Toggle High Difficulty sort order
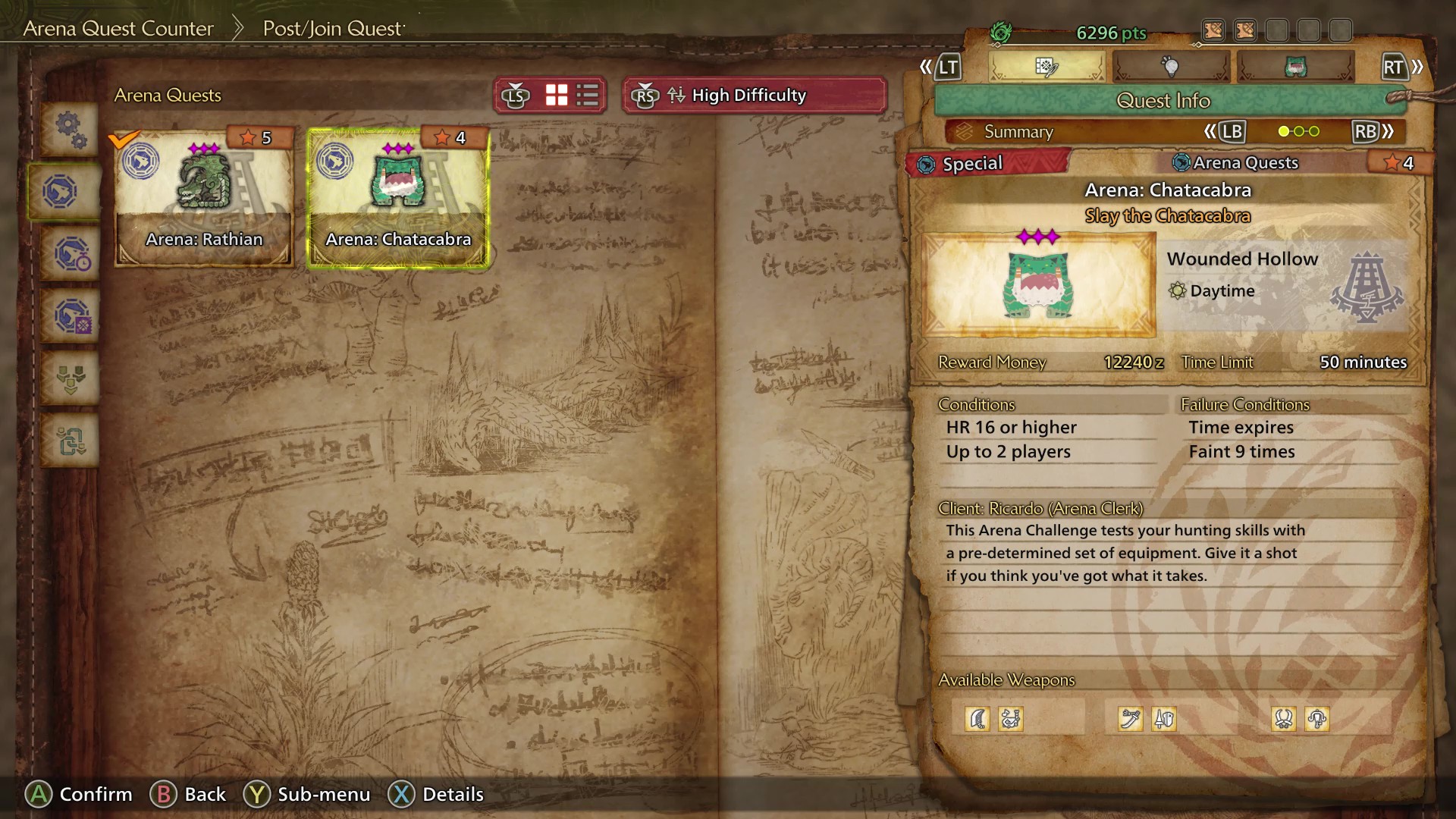 click(755, 96)
